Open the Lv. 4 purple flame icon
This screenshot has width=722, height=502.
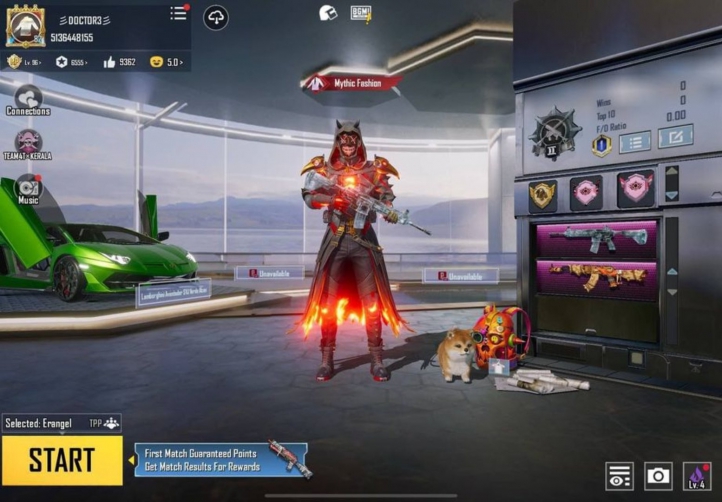pos(697,476)
